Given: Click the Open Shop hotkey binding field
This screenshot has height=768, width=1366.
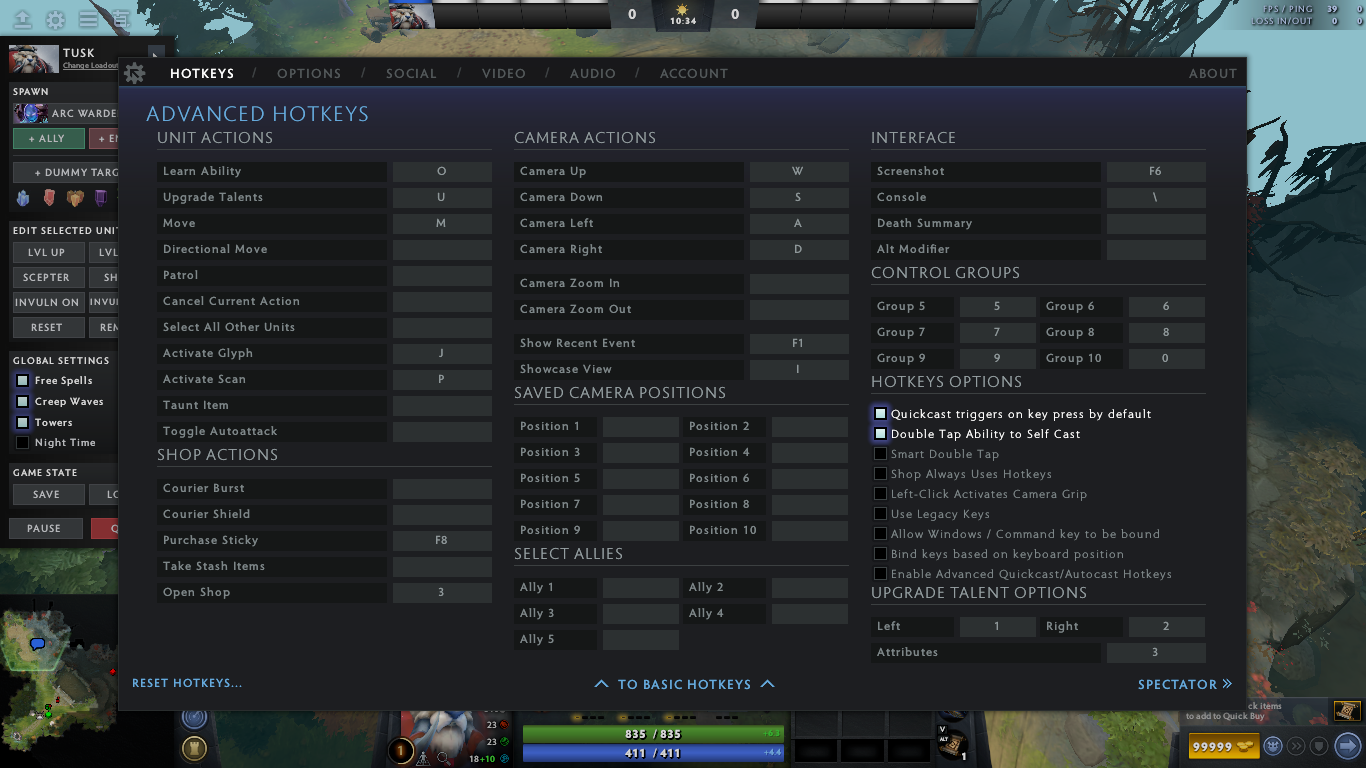Looking at the screenshot, I should pos(442,592).
